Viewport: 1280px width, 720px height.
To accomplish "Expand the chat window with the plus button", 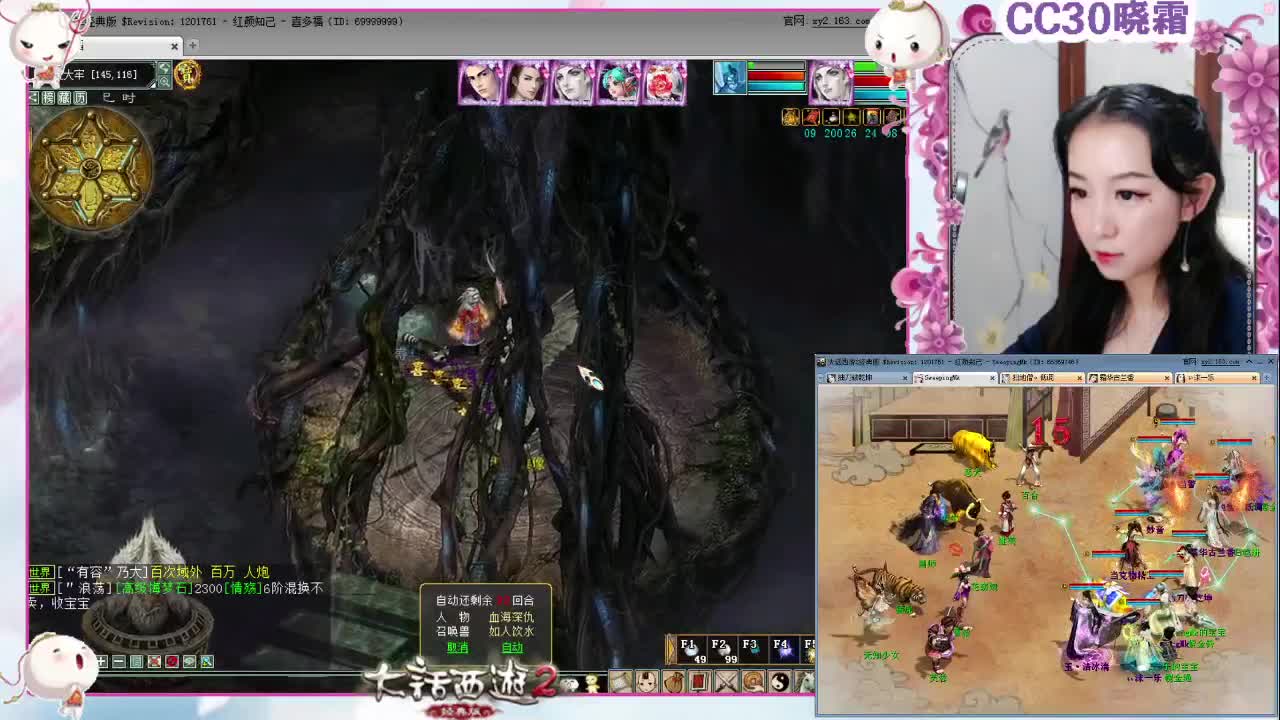I will tap(101, 661).
